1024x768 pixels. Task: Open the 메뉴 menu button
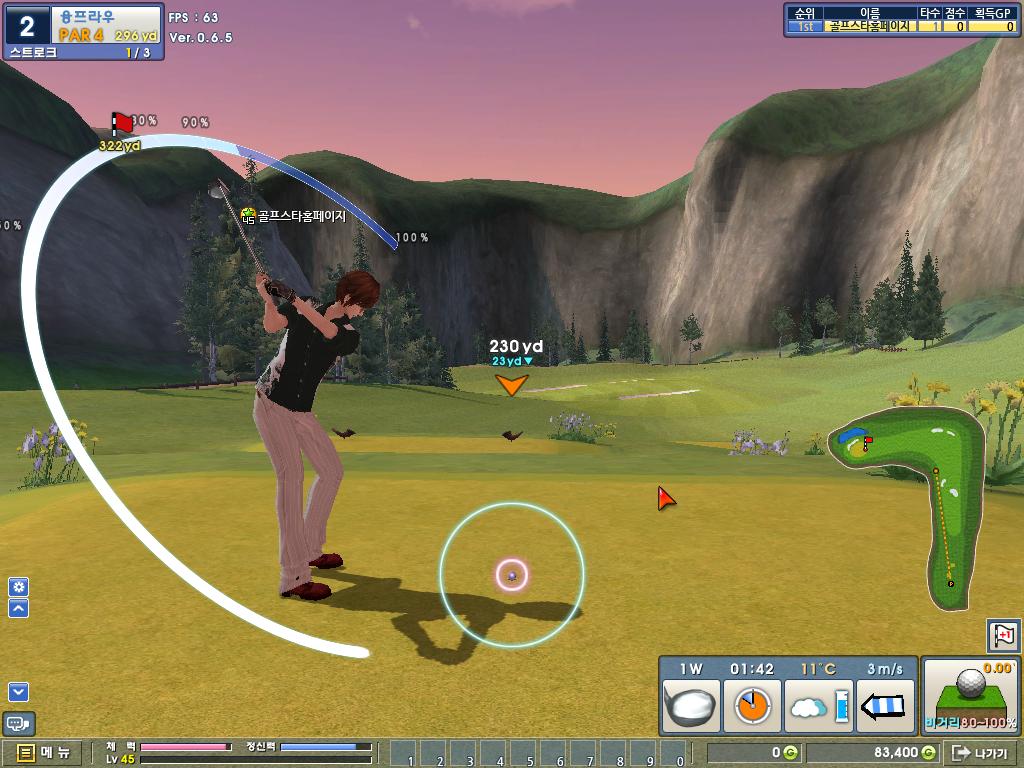point(43,753)
